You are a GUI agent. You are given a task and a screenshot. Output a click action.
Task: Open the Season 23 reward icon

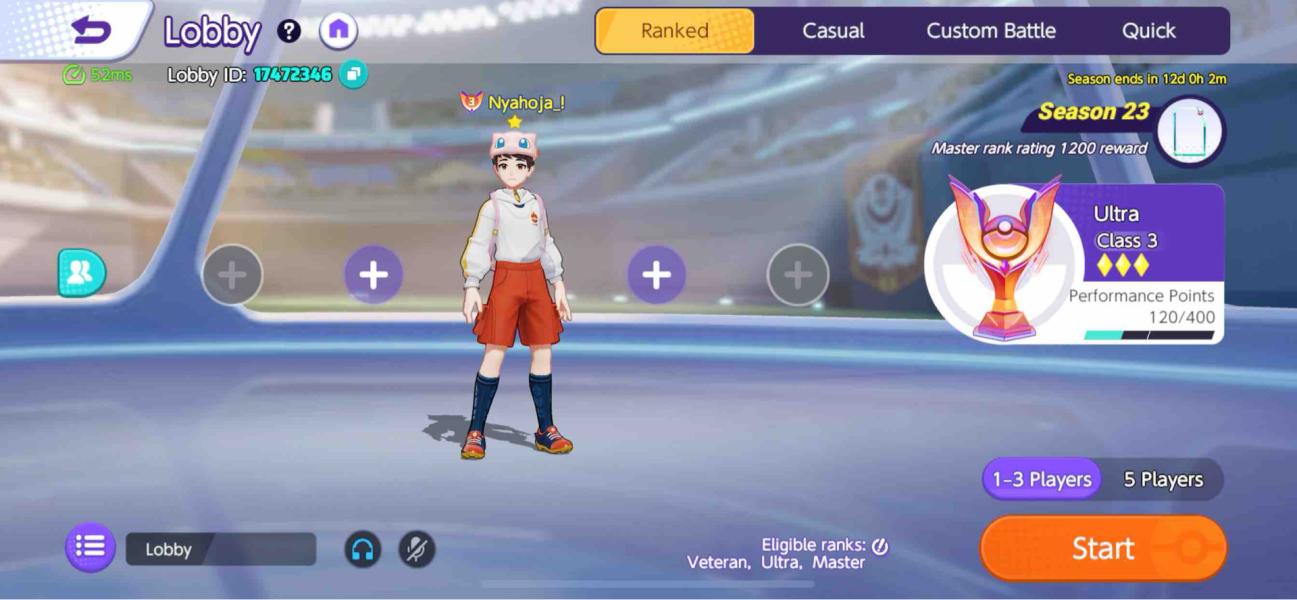[x=1190, y=131]
